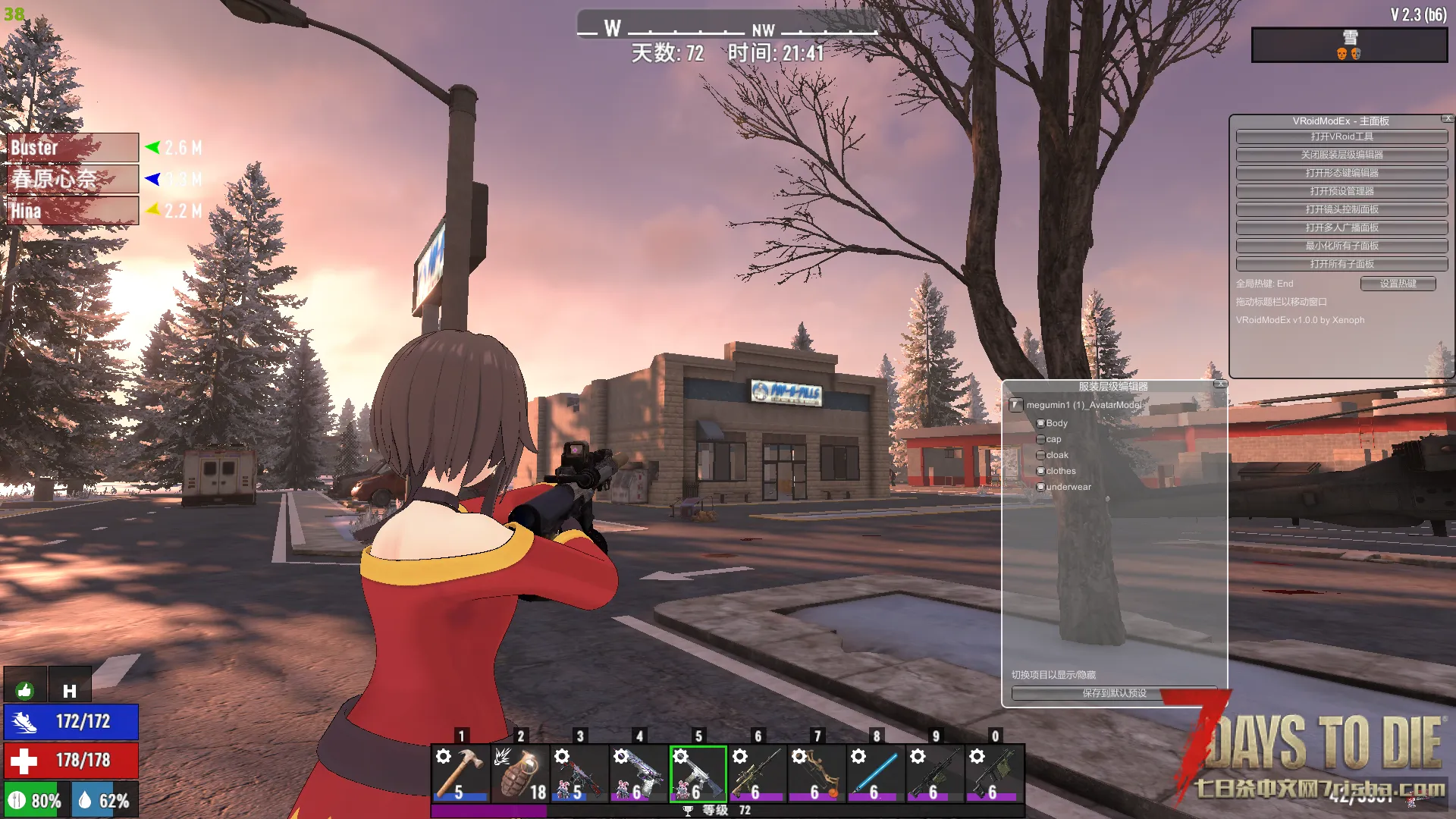Select the claw hammer hotbar slot
The width and height of the screenshot is (1456, 819).
460,773
